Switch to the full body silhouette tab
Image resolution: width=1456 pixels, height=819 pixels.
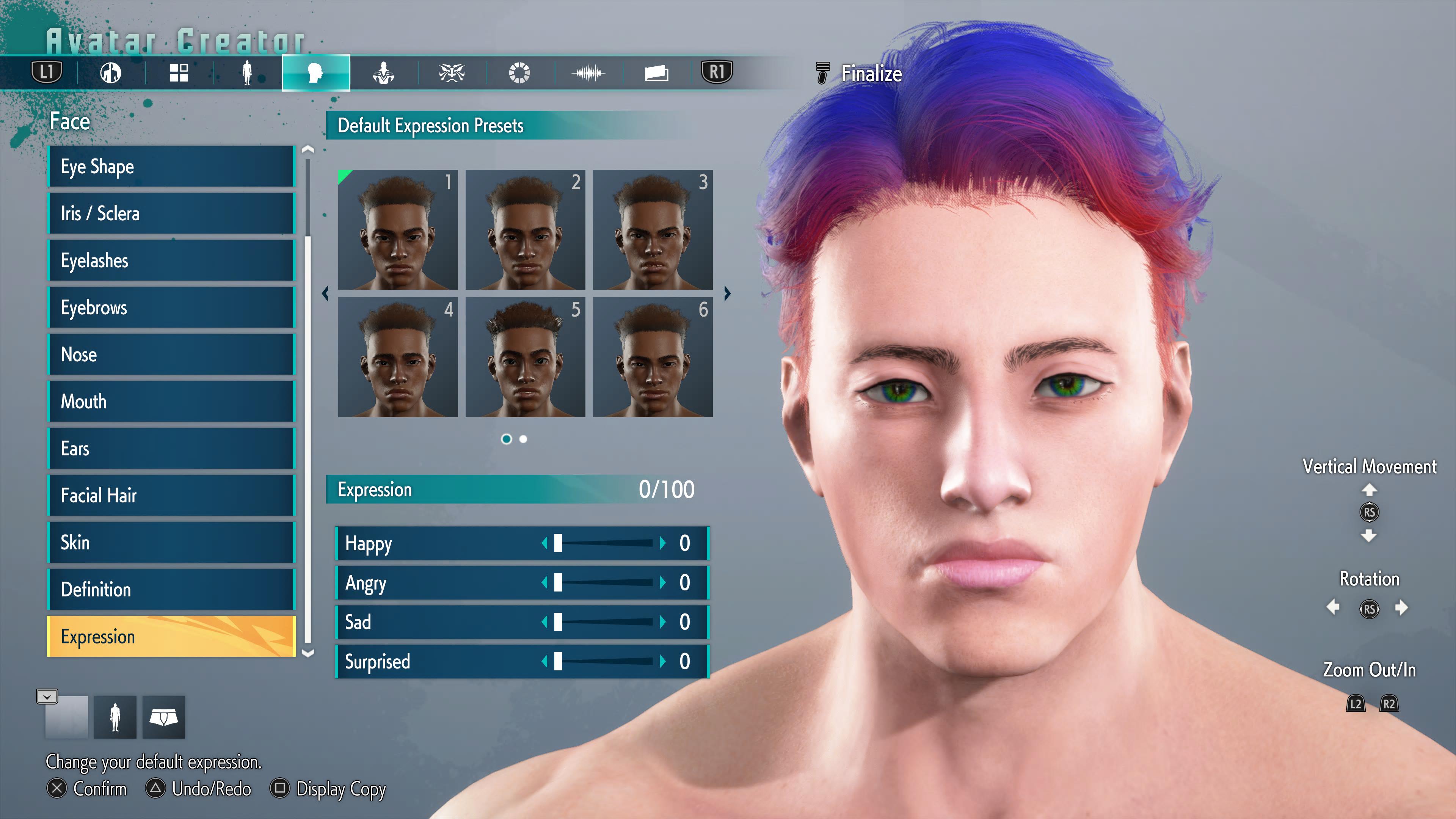pyautogui.click(x=247, y=73)
